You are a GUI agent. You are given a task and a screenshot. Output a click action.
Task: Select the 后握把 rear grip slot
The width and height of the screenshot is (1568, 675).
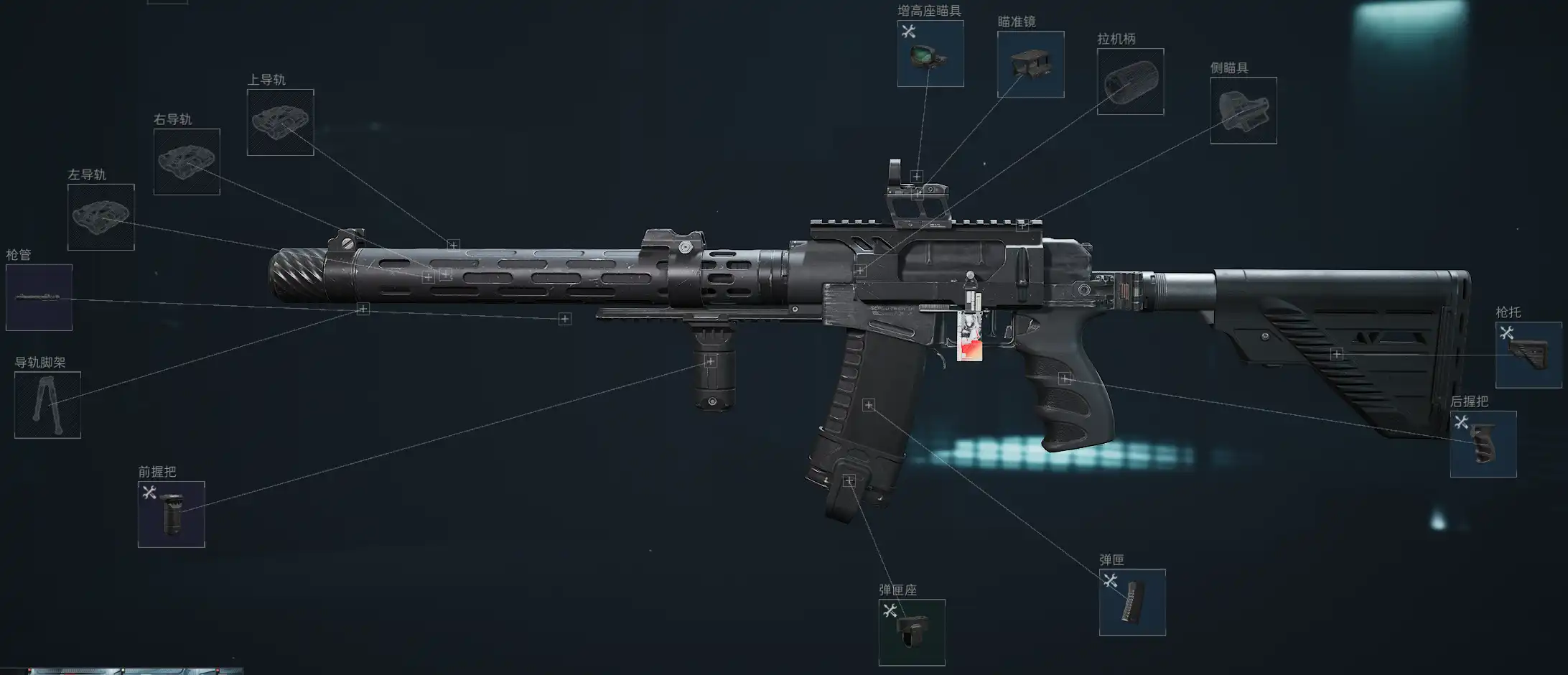pyautogui.click(x=1483, y=444)
